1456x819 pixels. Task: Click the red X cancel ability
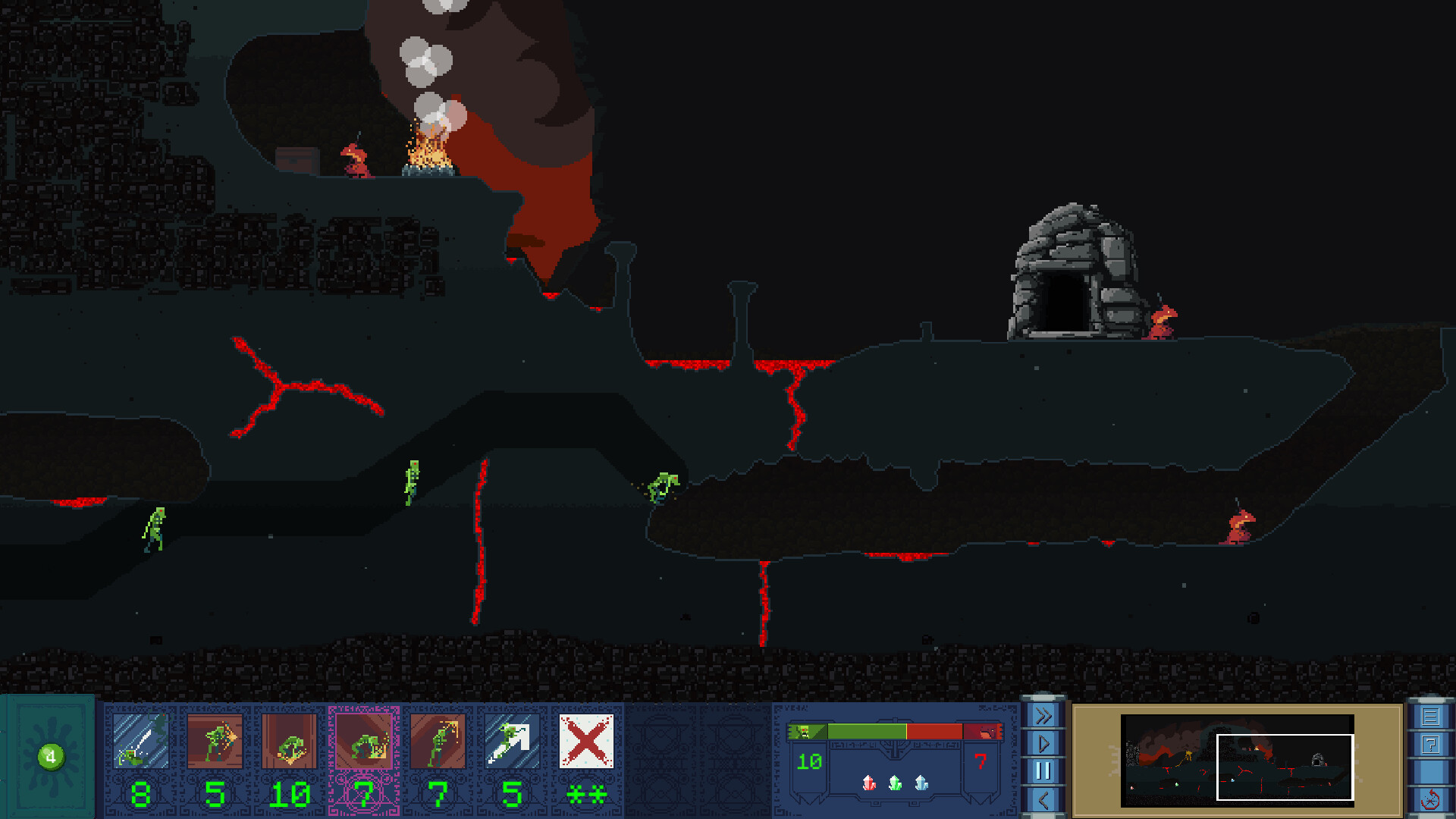pyautogui.click(x=586, y=741)
